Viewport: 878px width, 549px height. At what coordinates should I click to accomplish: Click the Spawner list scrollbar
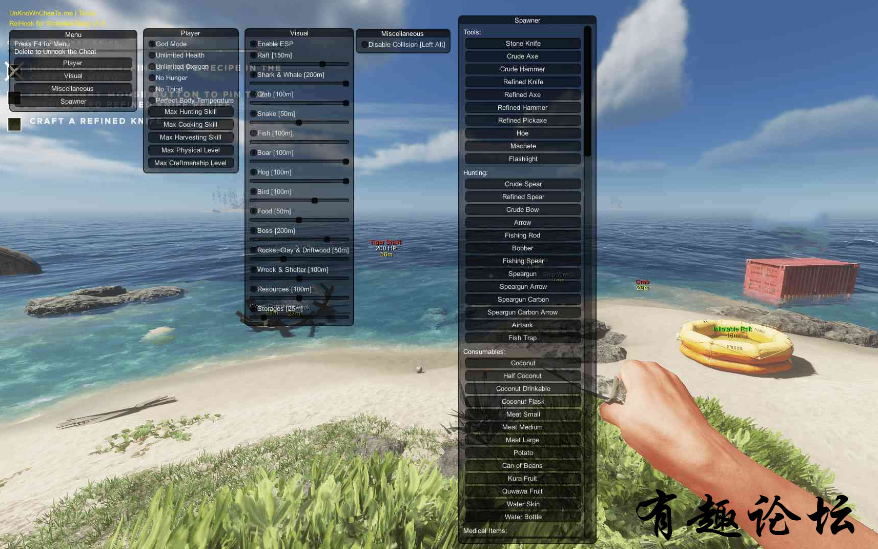pos(588,90)
